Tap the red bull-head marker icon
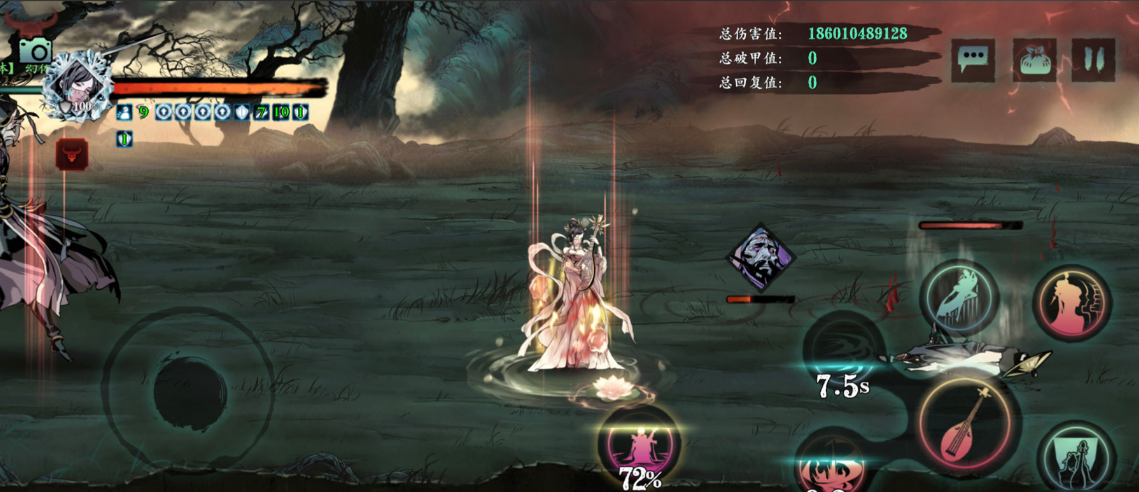This screenshot has height=492, width=1139. click(71, 154)
